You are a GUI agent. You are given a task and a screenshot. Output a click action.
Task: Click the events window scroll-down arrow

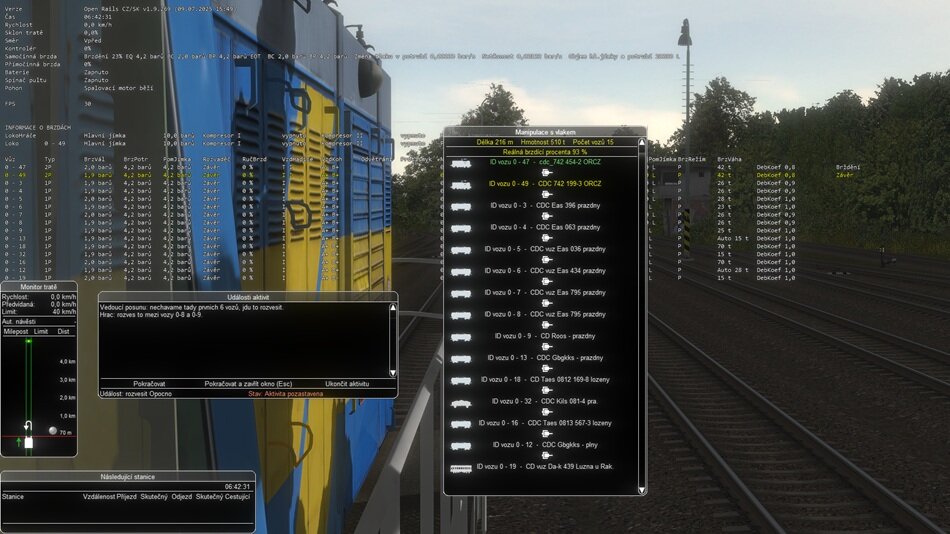392,372
